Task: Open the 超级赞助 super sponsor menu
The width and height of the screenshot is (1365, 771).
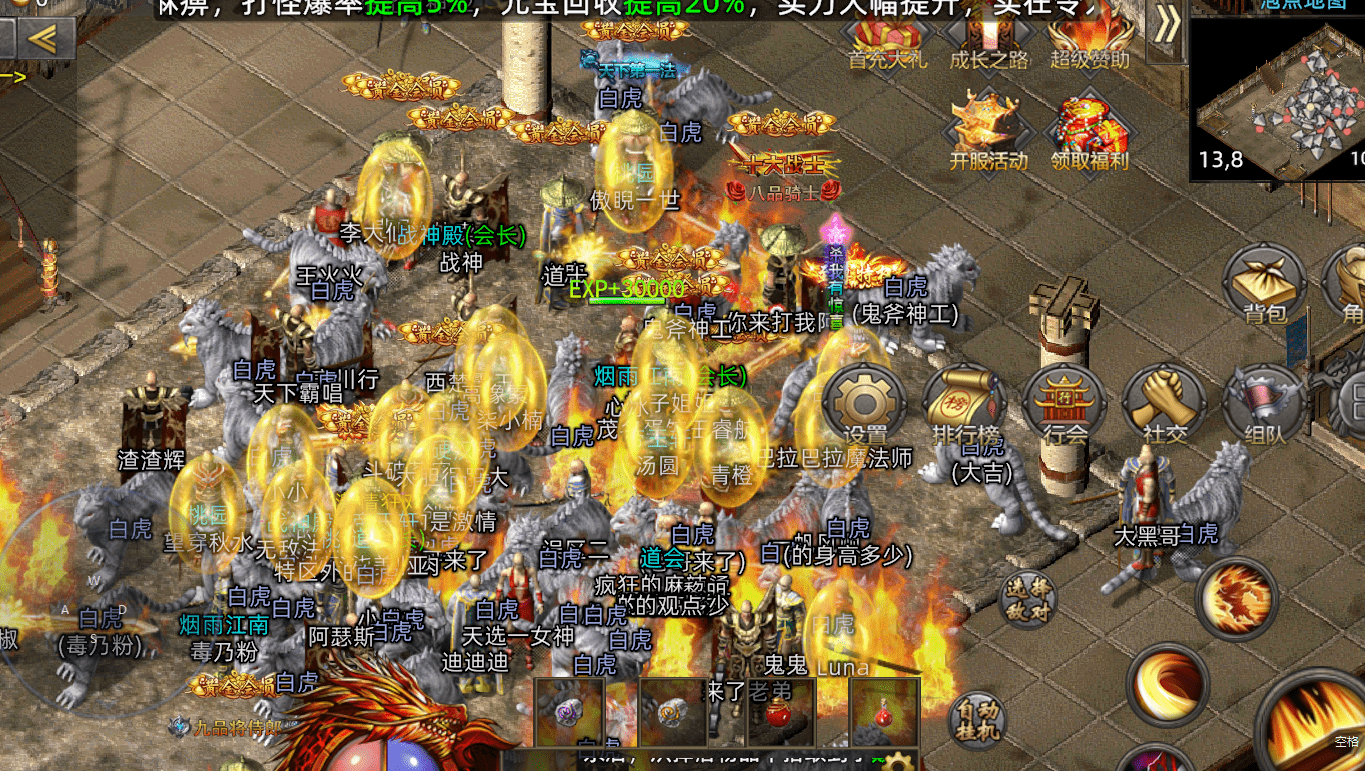Action: tap(1089, 38)
